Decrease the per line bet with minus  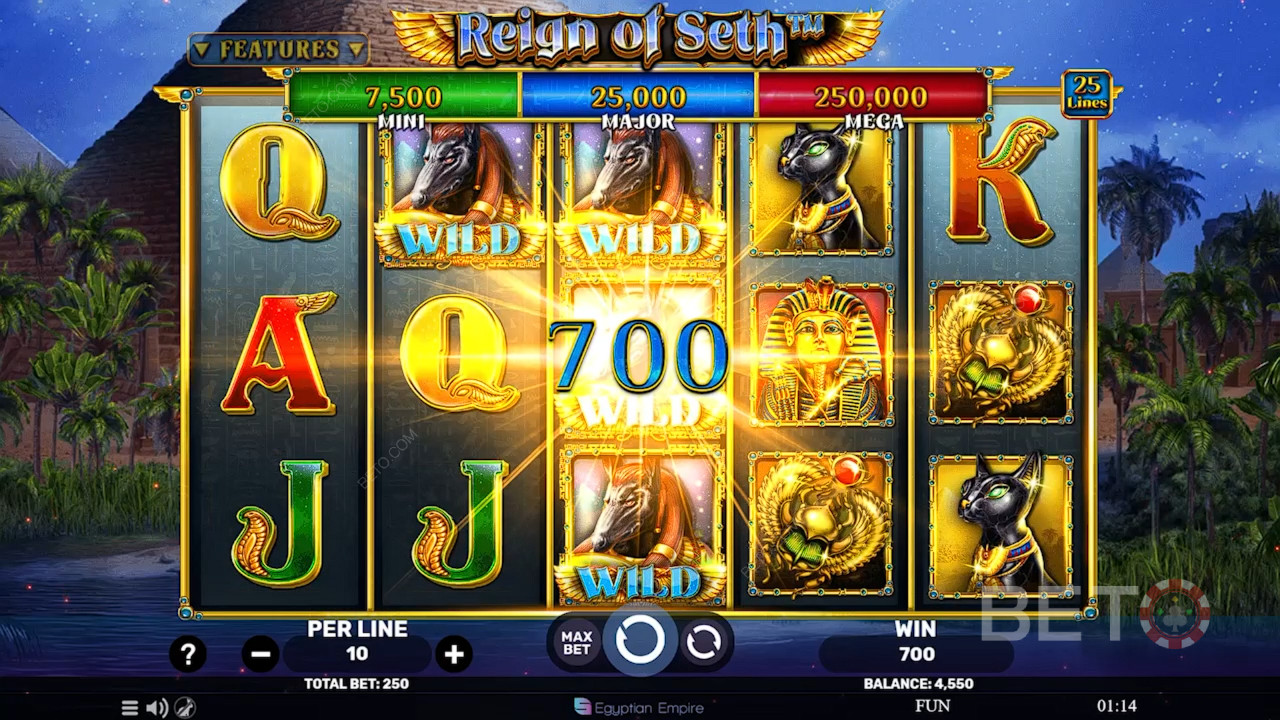(x=260, y=655)
